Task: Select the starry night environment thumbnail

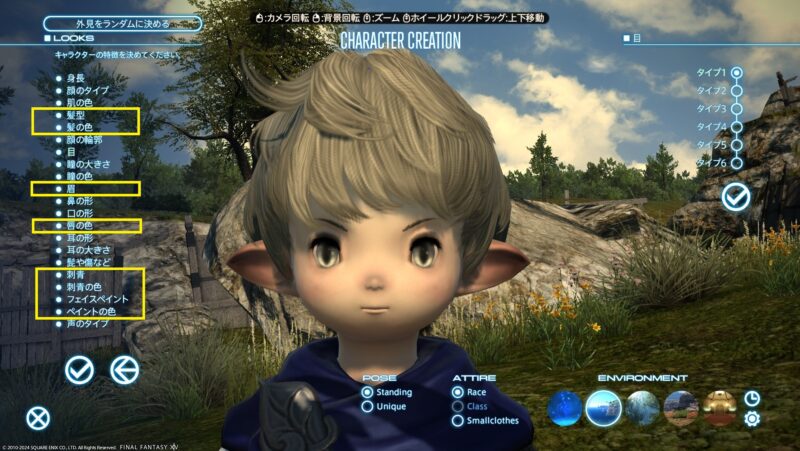Action: click(x=564, y=407)
